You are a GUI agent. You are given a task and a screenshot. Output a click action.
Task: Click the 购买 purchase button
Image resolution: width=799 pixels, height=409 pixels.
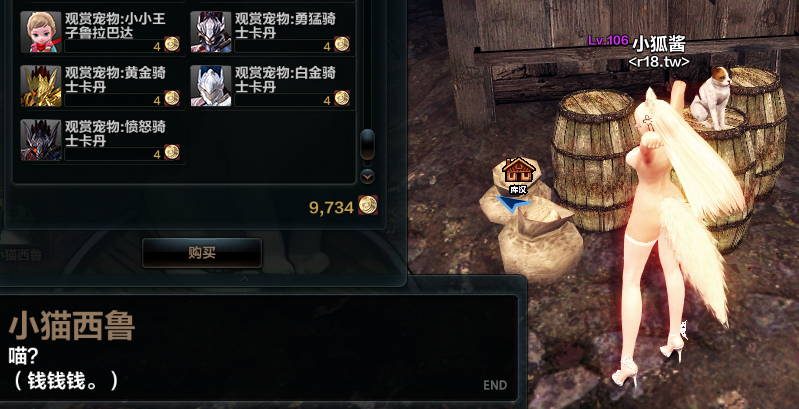point(202,253)
